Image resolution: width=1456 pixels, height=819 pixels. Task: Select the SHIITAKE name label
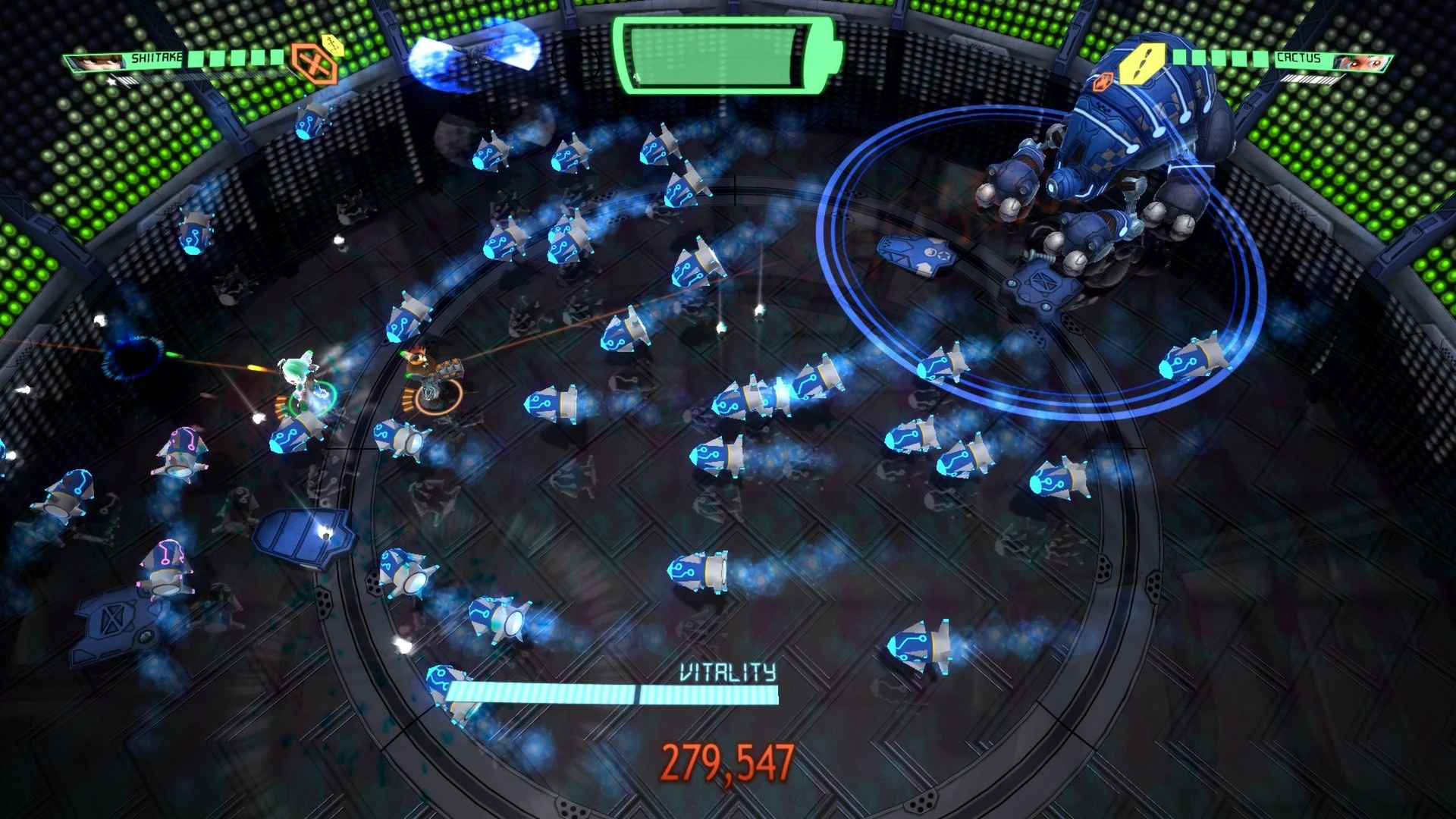pos(155,57)
